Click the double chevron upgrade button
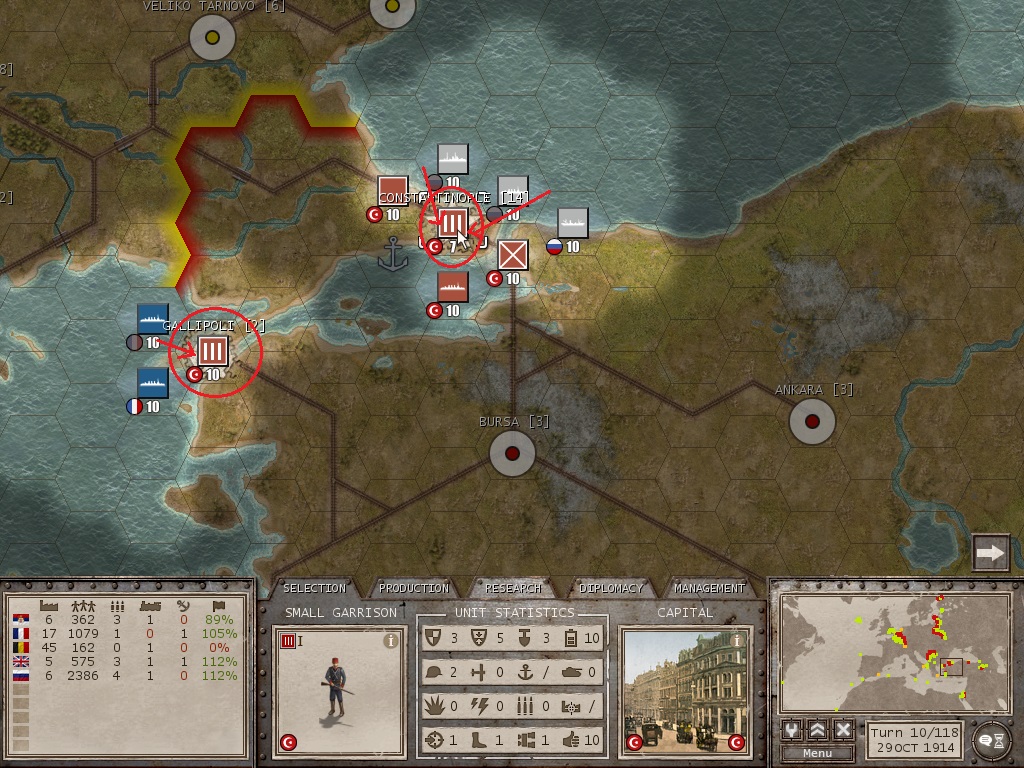This screenshot has height=768, width=1024. pos(818,730)
